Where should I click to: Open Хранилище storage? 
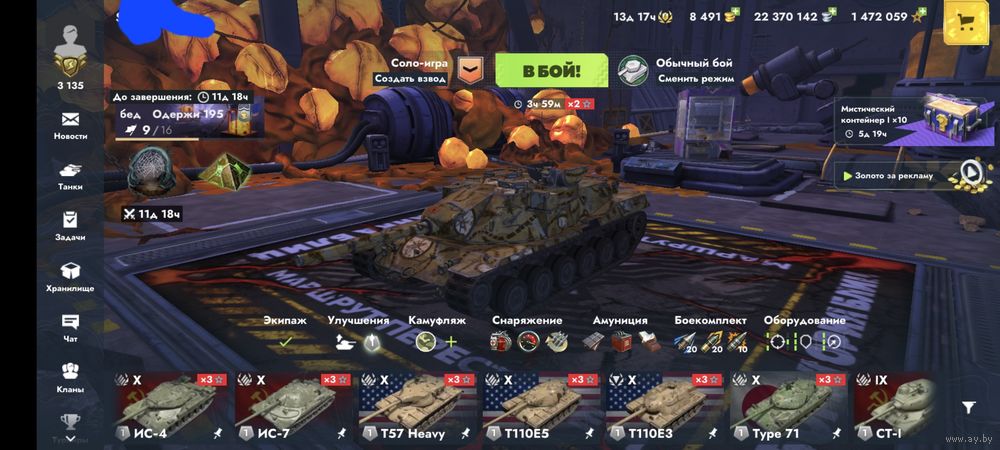click(70, 277)
